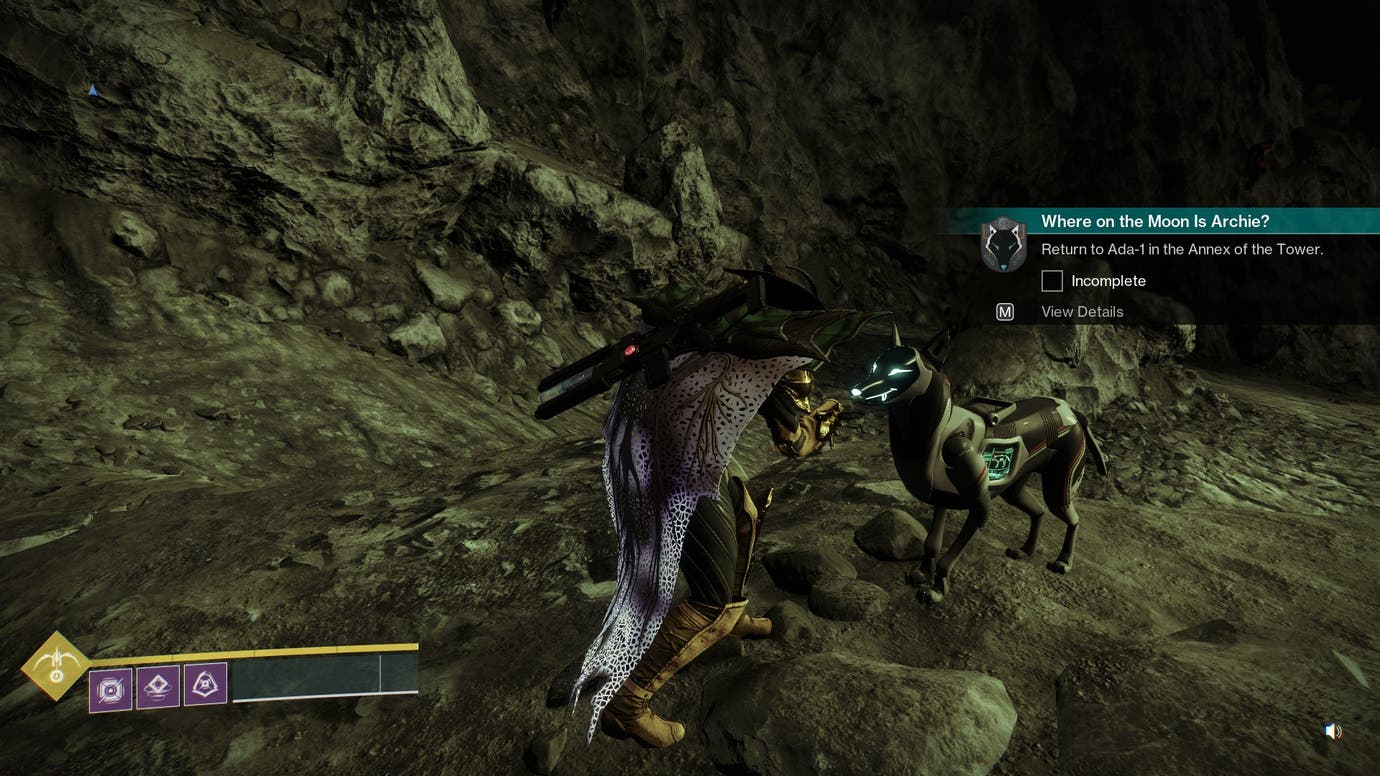Use the purple diamond-with-rings ability icon
1380x776 pixels.
(x=158, y=687)
